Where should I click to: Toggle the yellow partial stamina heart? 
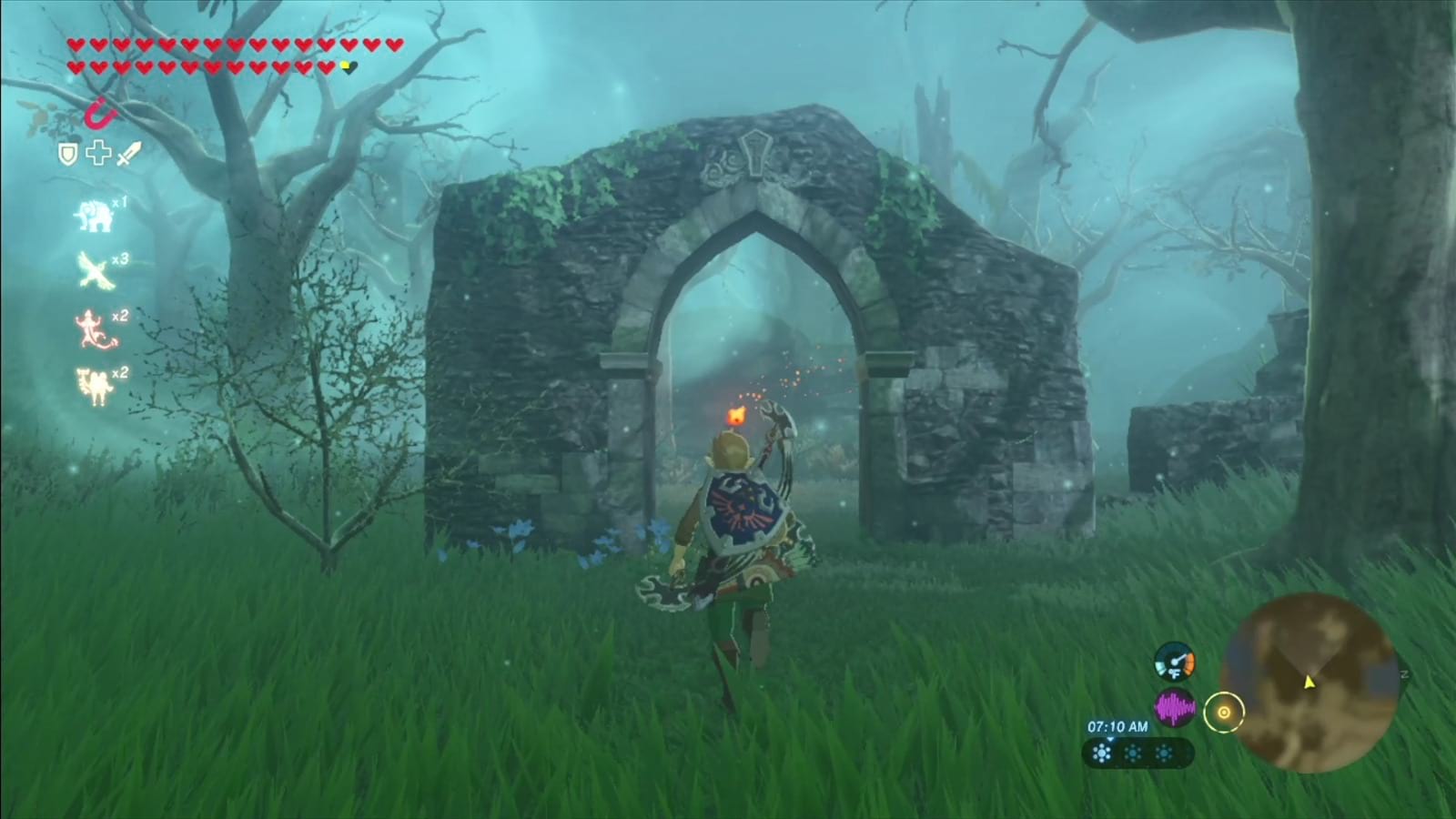[x=347, y=65]
